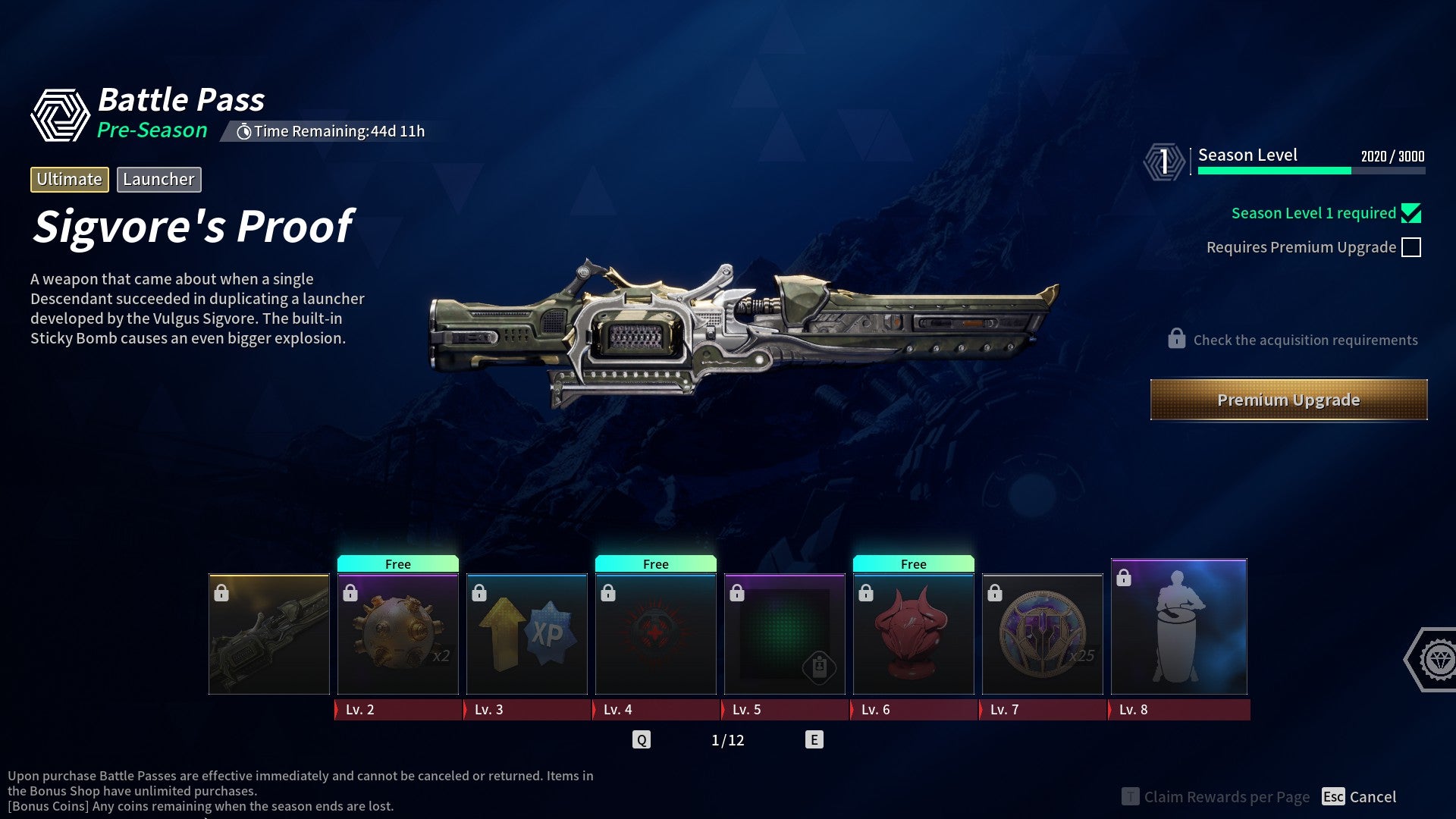Click Claim Rewards per Page
1456x819 pixels.
(1225, 797)
